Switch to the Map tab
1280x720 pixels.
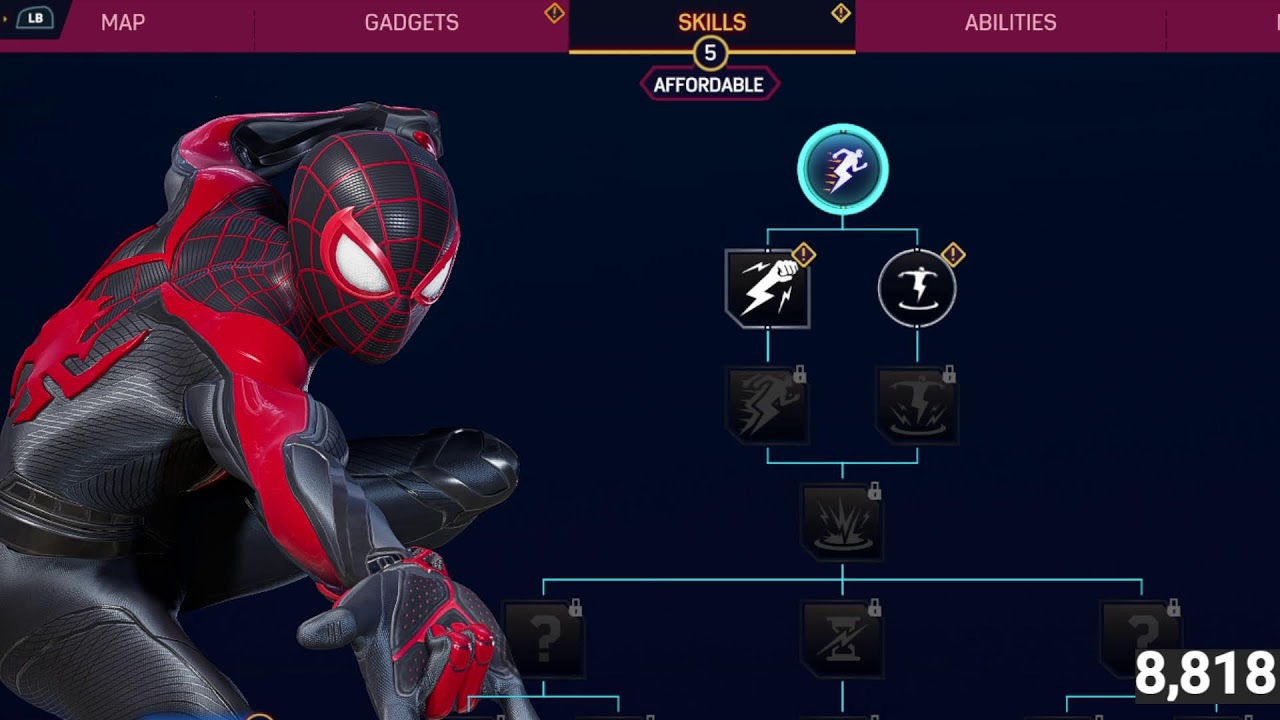[123, 23]
